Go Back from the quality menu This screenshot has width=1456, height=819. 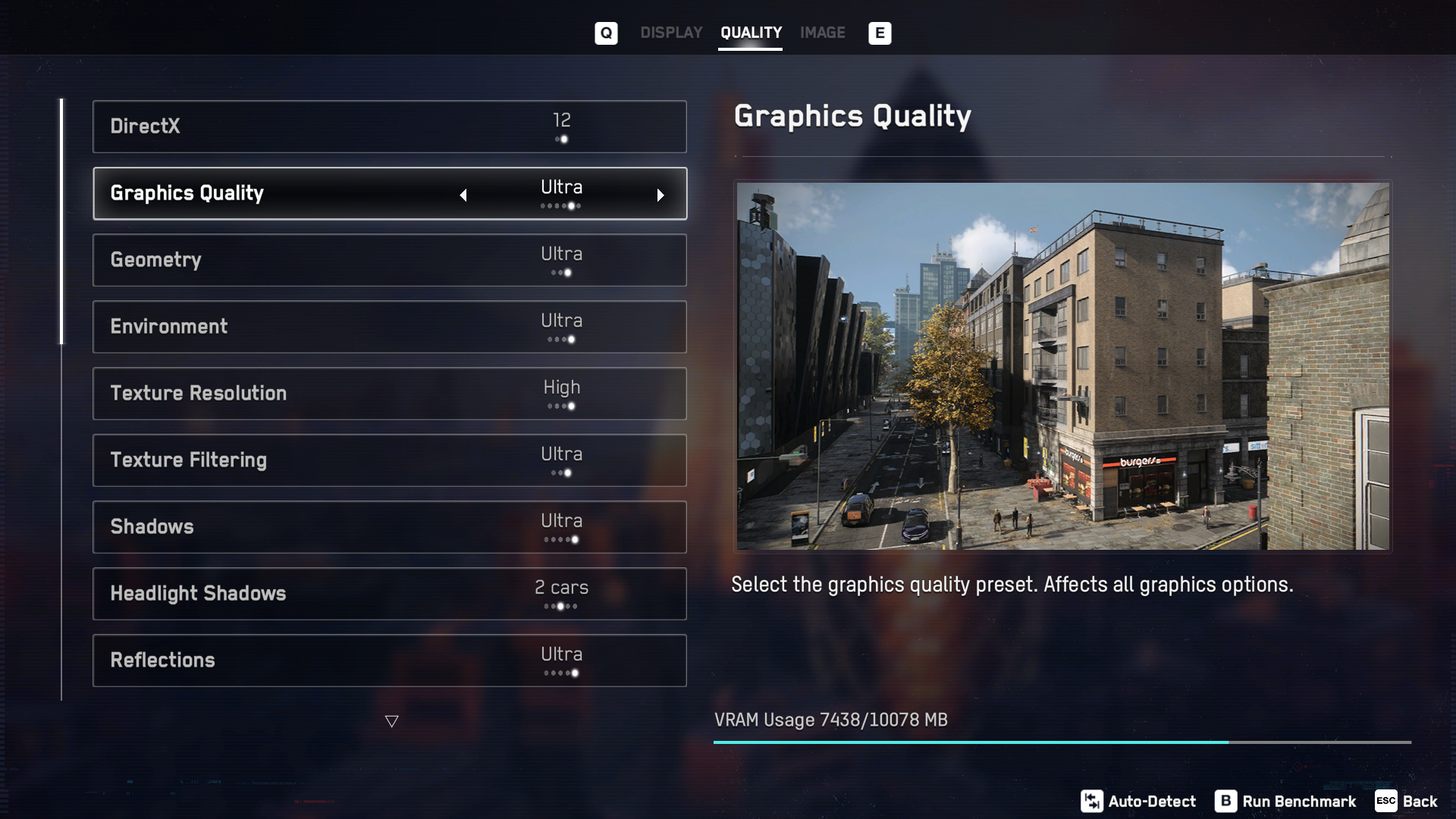[x=1407, y=802]
